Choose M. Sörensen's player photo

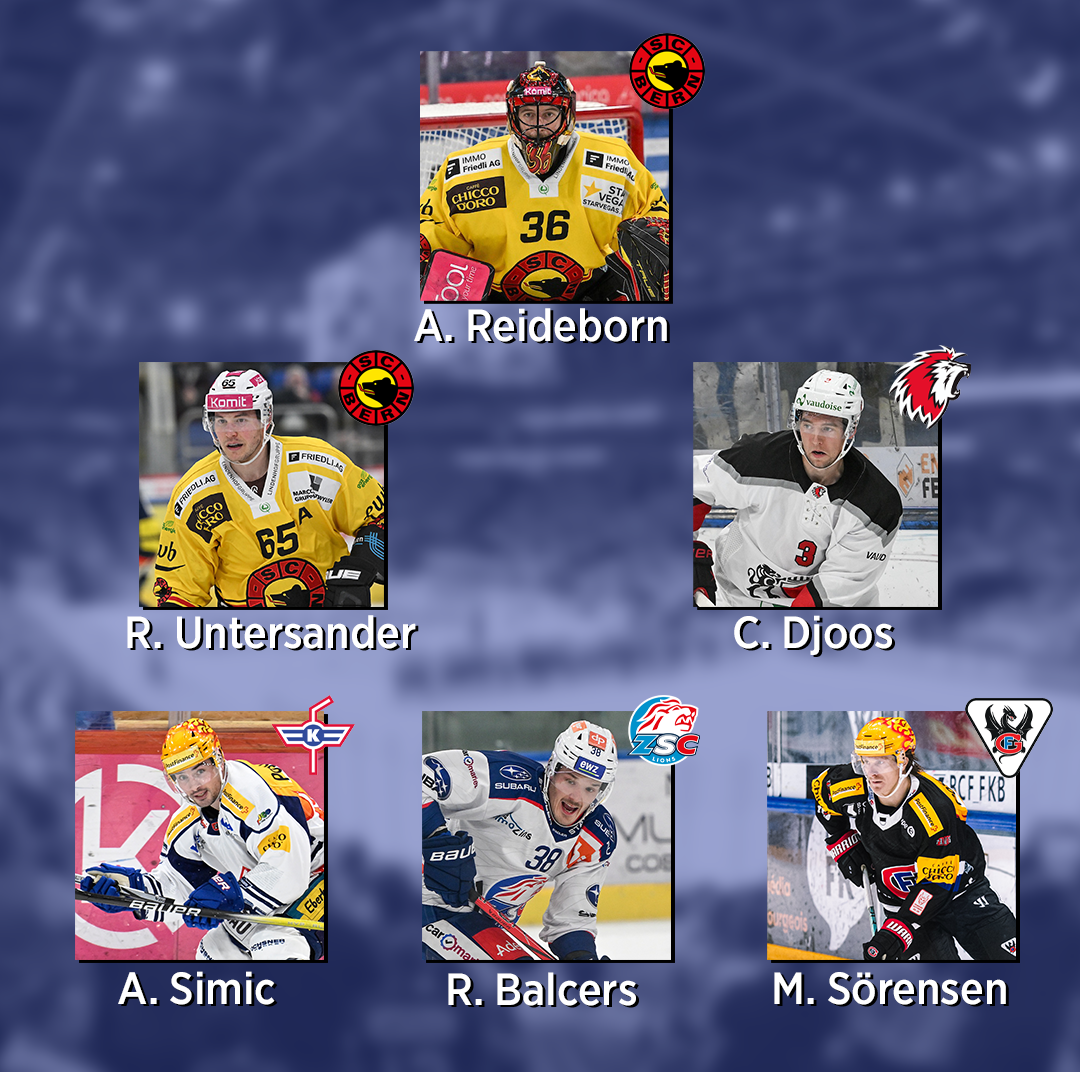(892, 836)
